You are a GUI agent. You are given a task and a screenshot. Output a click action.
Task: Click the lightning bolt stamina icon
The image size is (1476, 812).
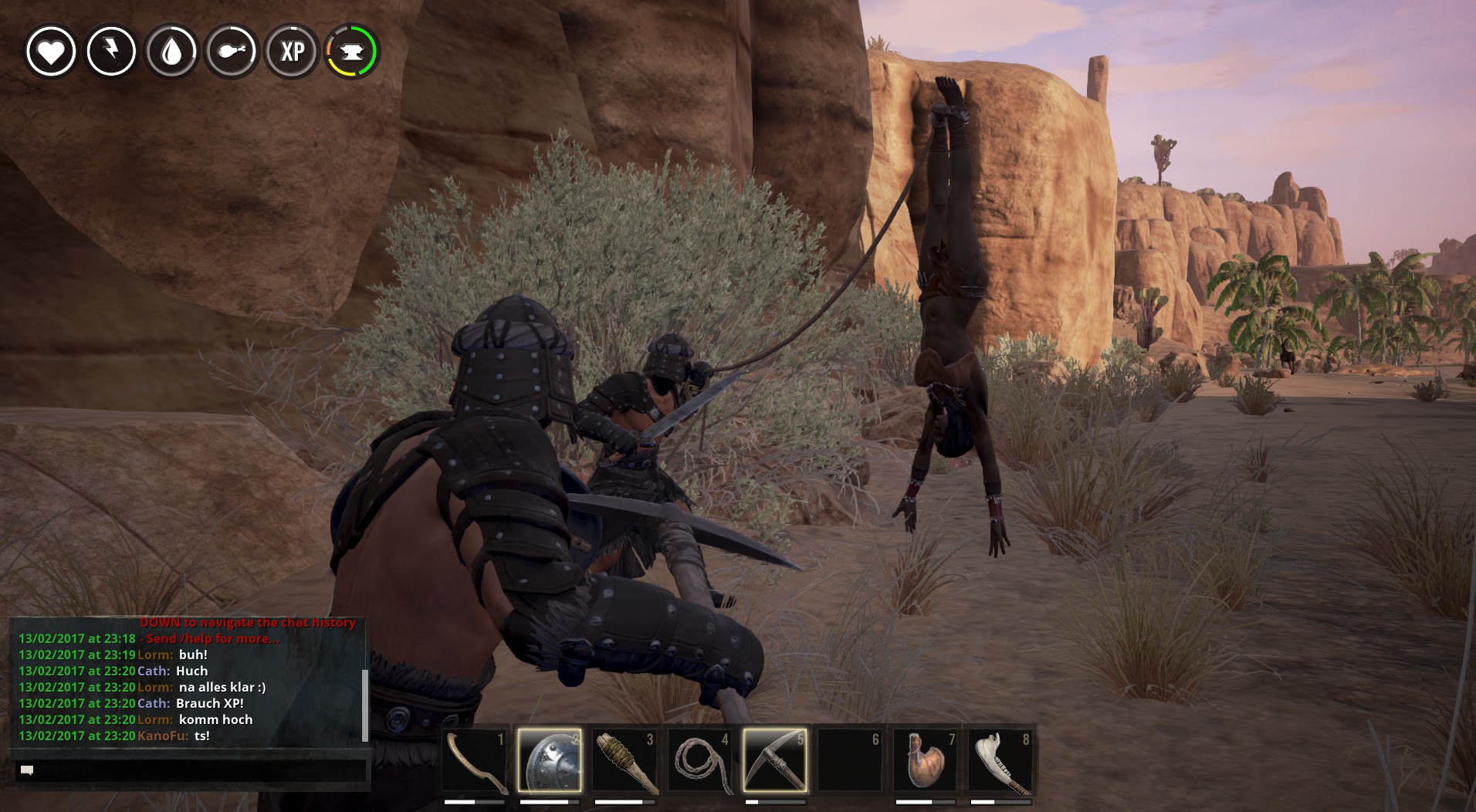click(x=111, y=52)
